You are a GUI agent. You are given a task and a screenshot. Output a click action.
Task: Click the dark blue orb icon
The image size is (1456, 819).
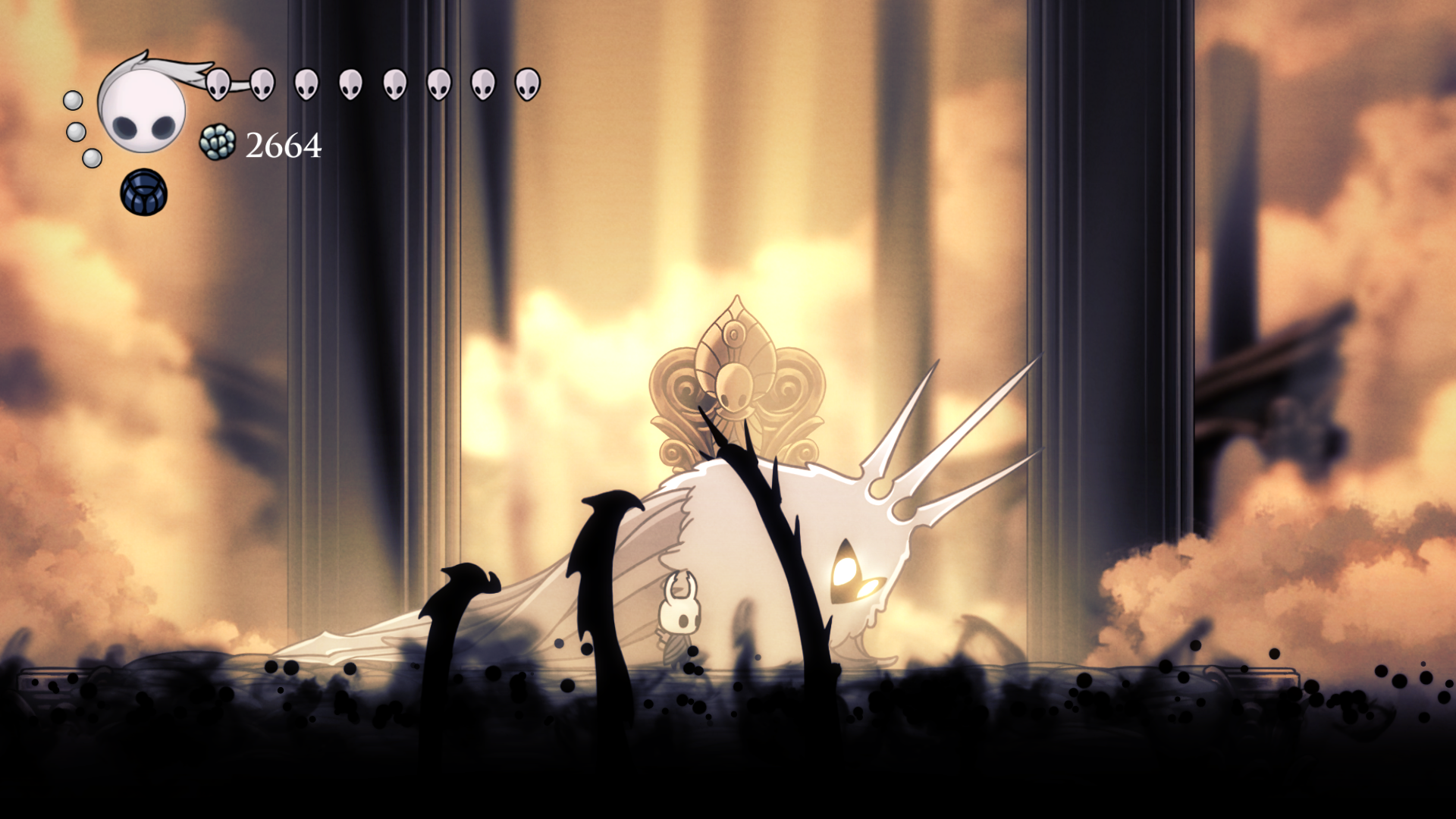(x=143, y=192)
